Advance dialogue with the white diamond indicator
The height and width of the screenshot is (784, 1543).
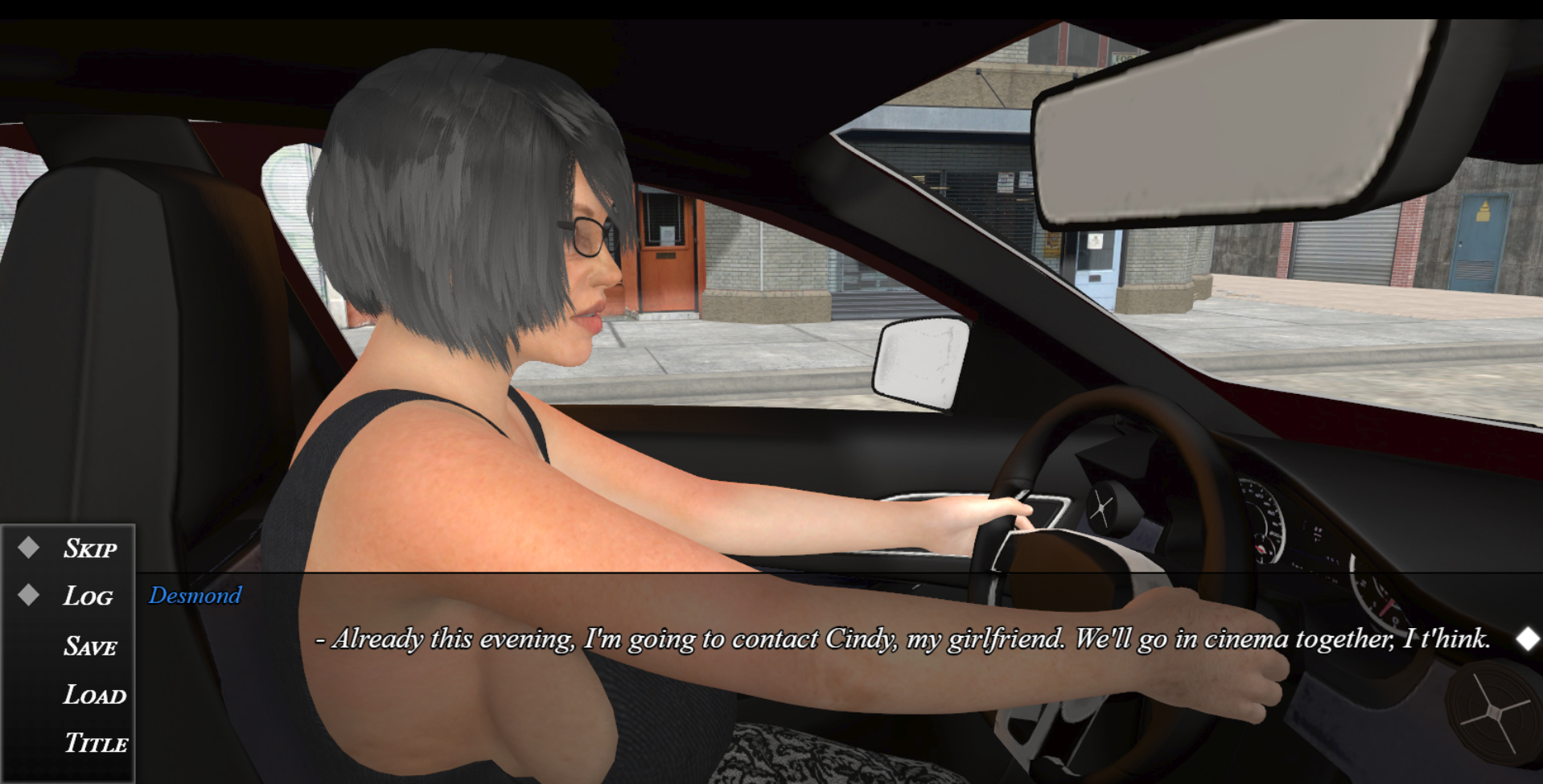[x=1527, y=639]
